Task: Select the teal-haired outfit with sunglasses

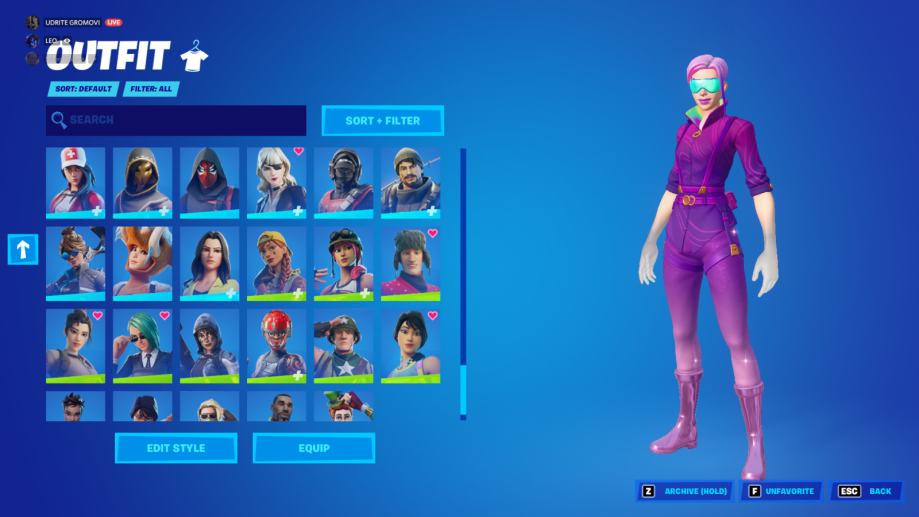Action: click(x=142, y=345)
